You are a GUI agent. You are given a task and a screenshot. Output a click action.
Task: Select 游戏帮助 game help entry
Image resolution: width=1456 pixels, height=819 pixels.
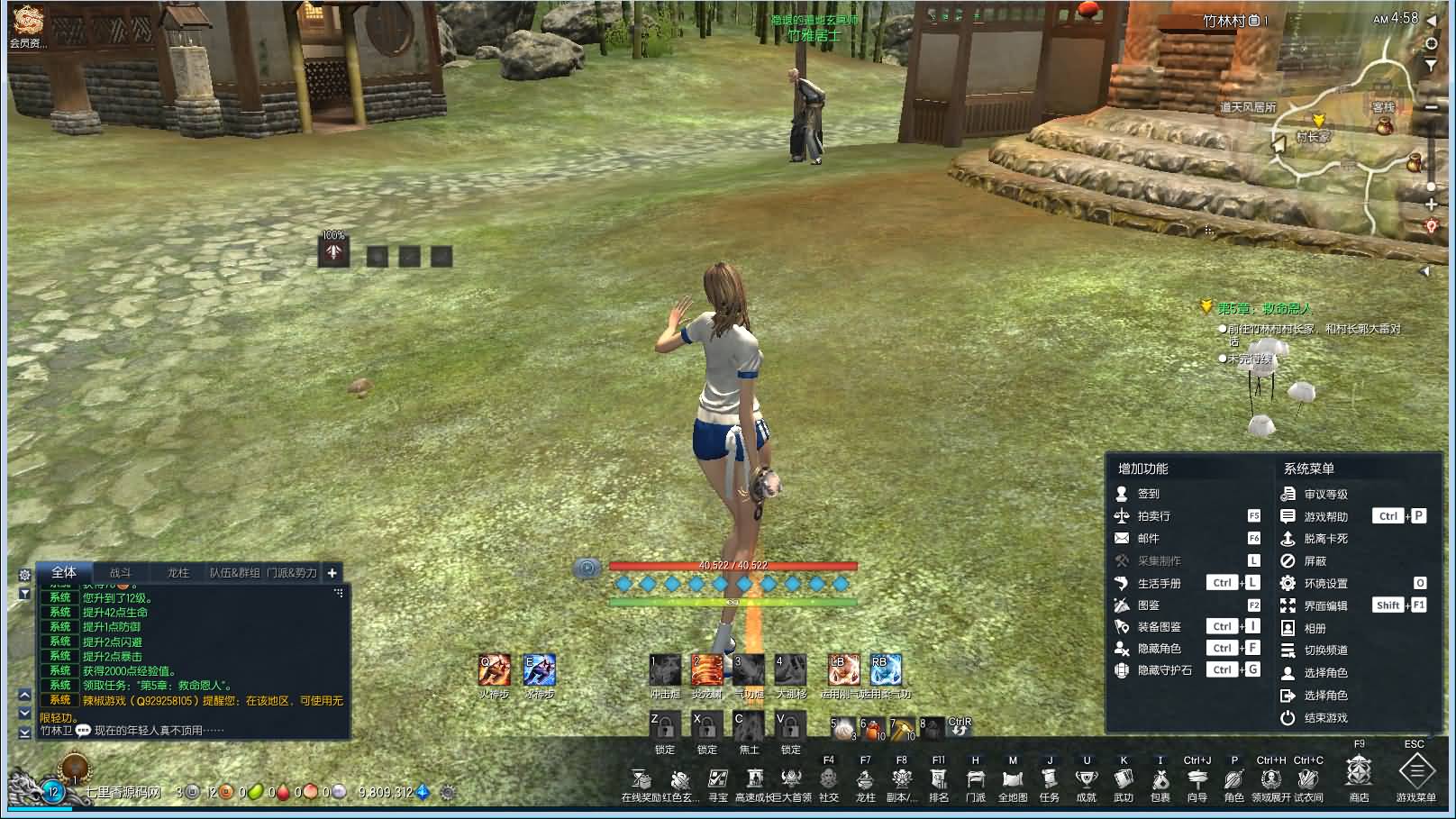coord(1325,516)
